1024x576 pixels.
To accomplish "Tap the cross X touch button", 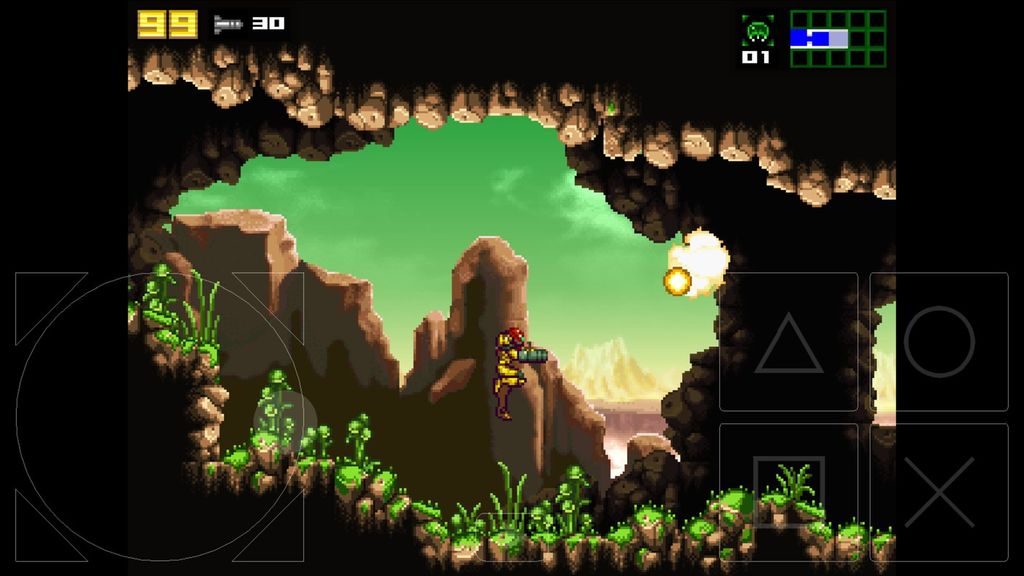I will click(x=939, y=492).
